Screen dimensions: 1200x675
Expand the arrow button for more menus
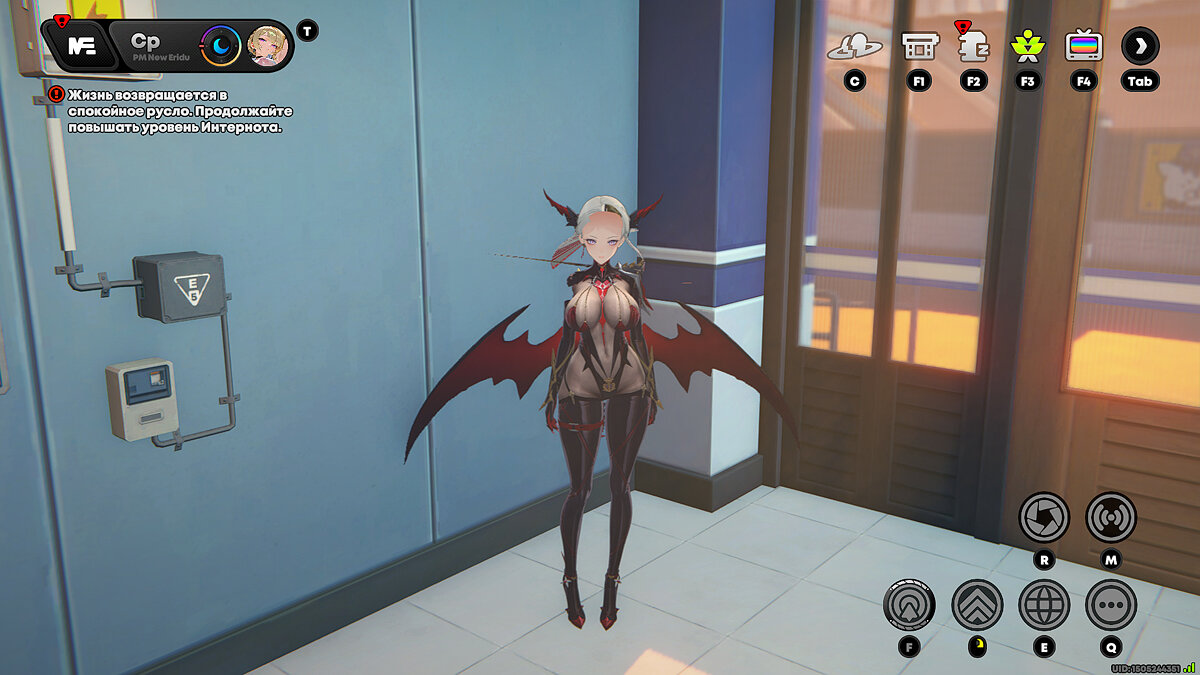[x=1140, y=45]
